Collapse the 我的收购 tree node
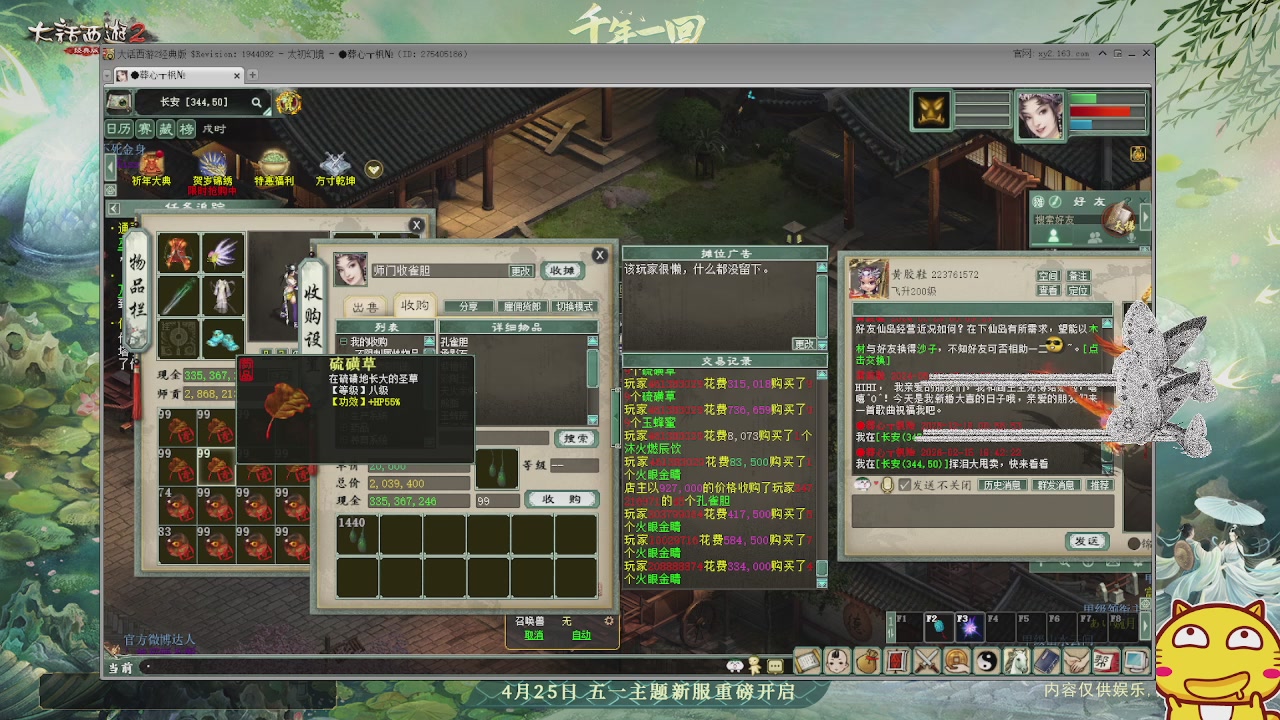1280x720 pixels. (x=344, y=341)
